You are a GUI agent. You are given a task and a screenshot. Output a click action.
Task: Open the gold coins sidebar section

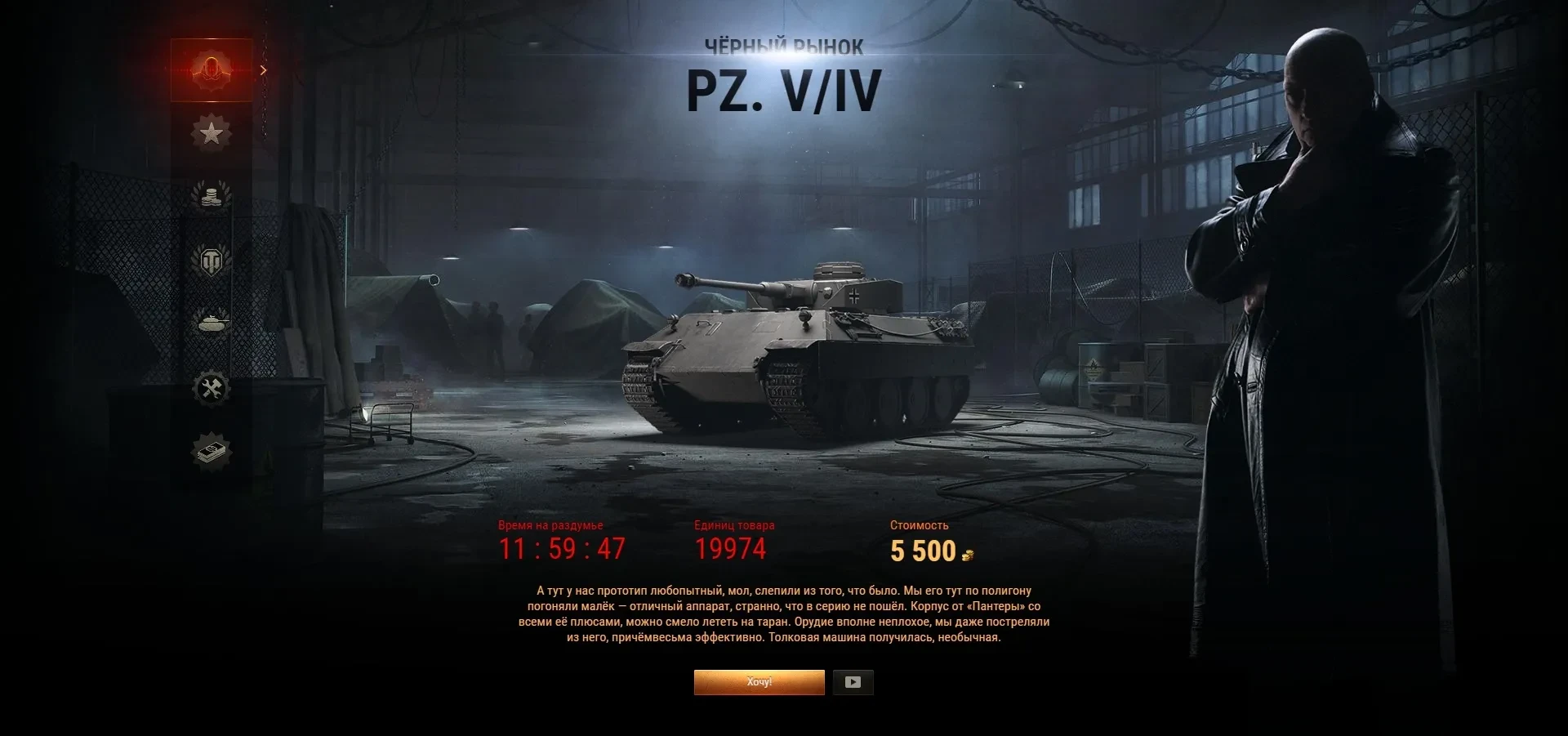click(211, 196)
